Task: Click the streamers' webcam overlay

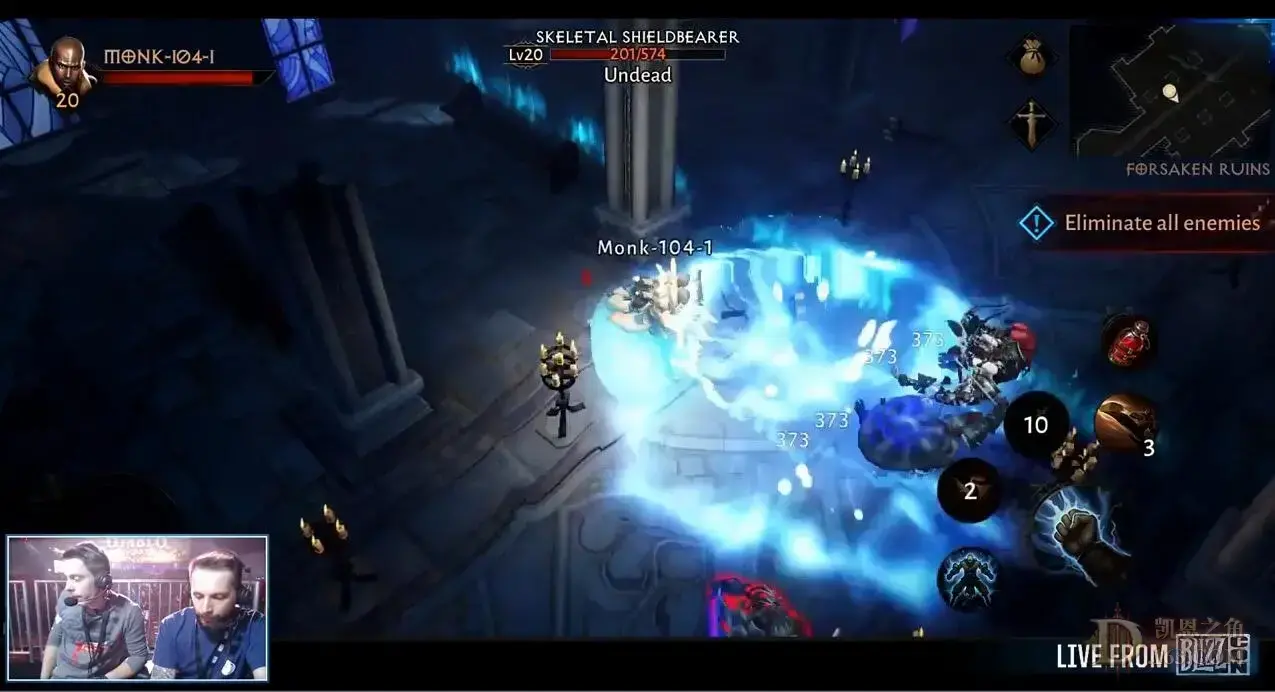Action: tap(137, 608)
